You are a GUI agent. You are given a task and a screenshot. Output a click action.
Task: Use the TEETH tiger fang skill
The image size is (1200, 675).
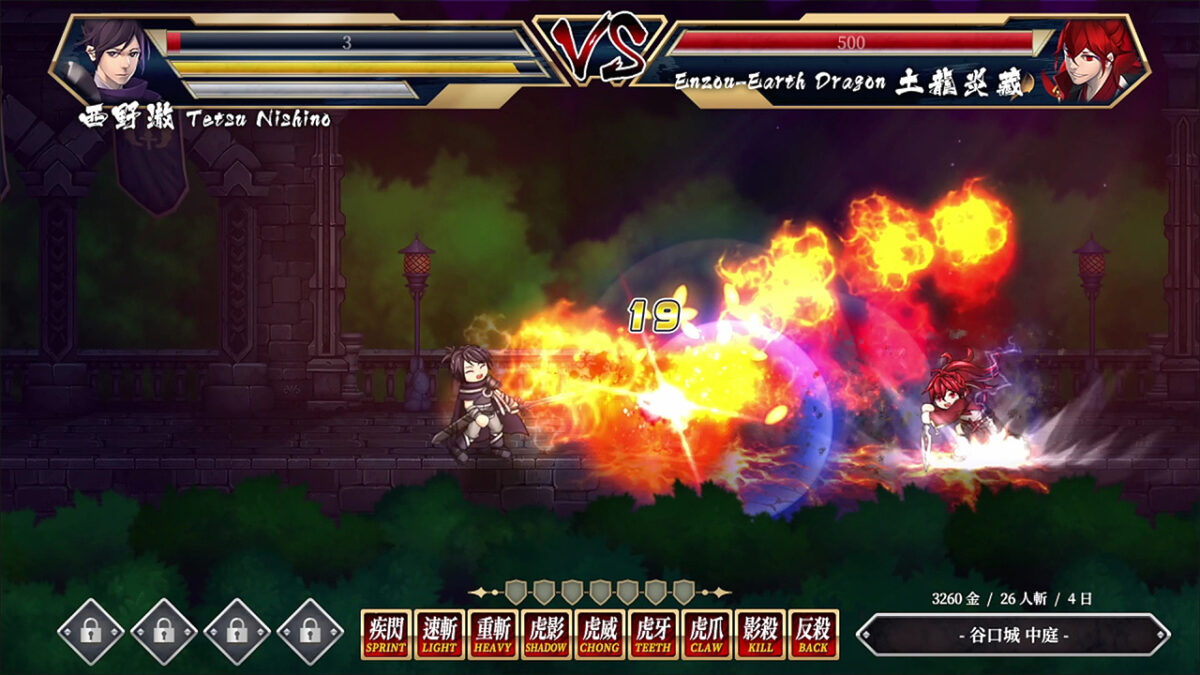(654, 634)
